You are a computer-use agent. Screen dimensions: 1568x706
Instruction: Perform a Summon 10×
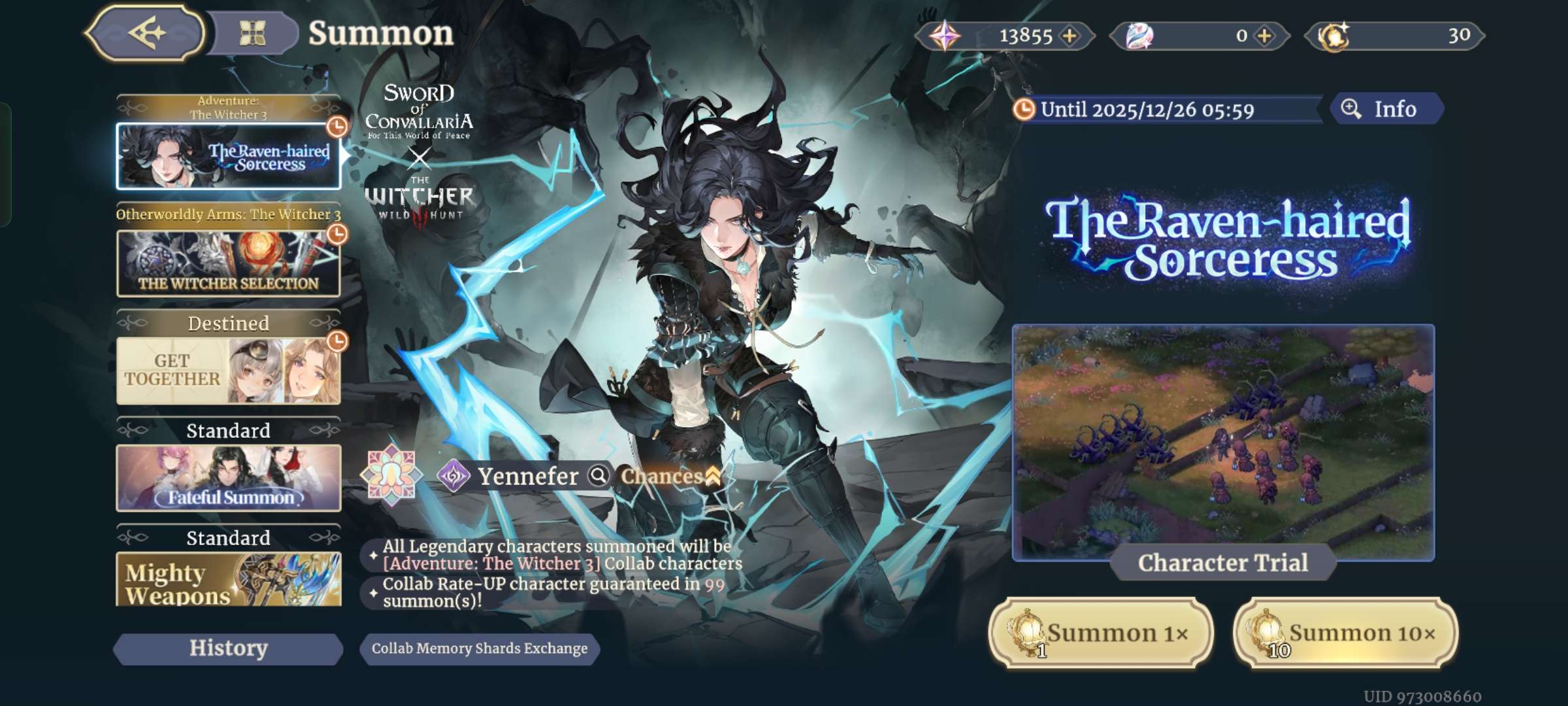pyautogui.click(x=1345, y=633)
